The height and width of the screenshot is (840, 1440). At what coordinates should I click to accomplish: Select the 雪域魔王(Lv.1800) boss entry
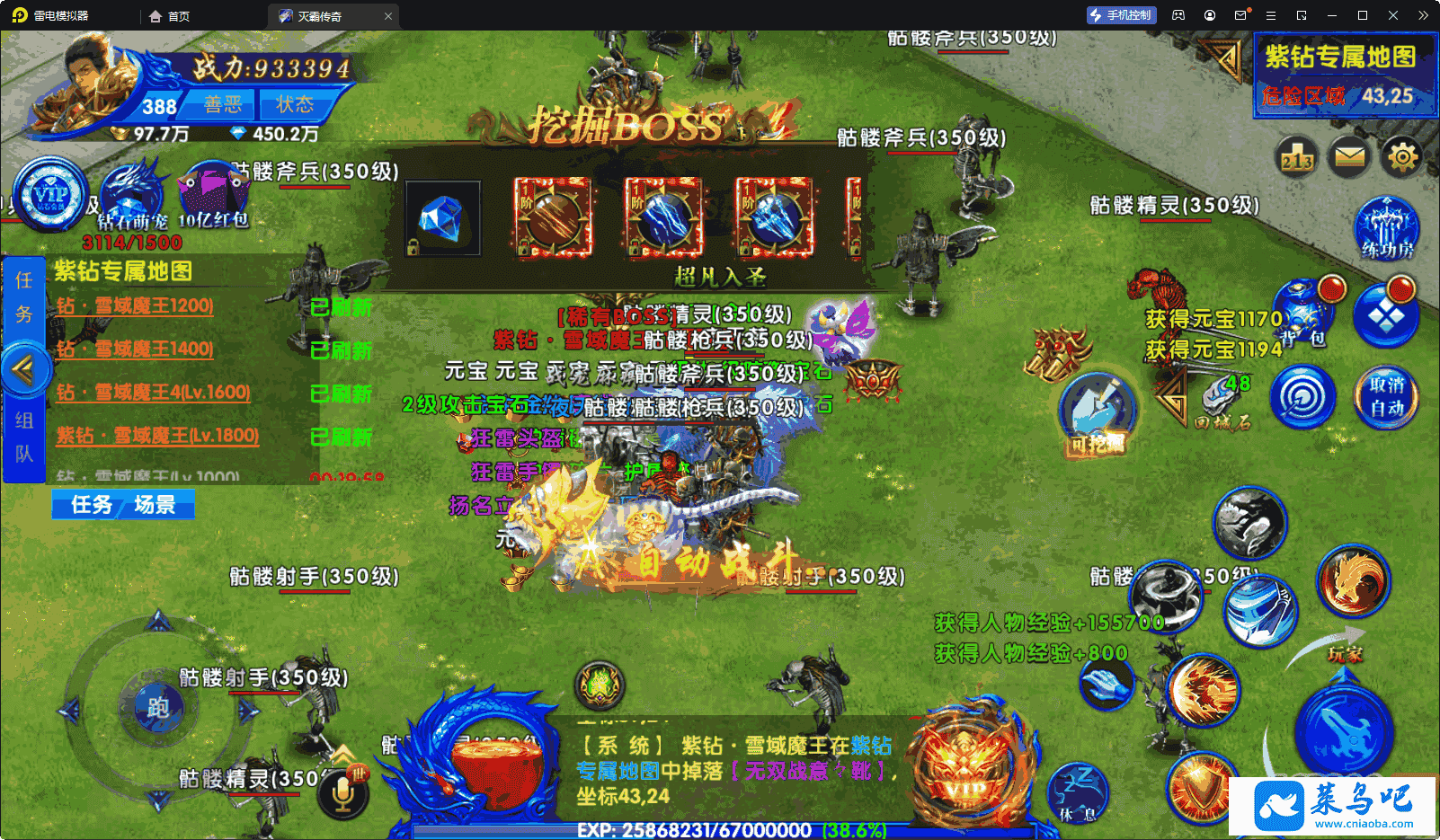[158, 436]
